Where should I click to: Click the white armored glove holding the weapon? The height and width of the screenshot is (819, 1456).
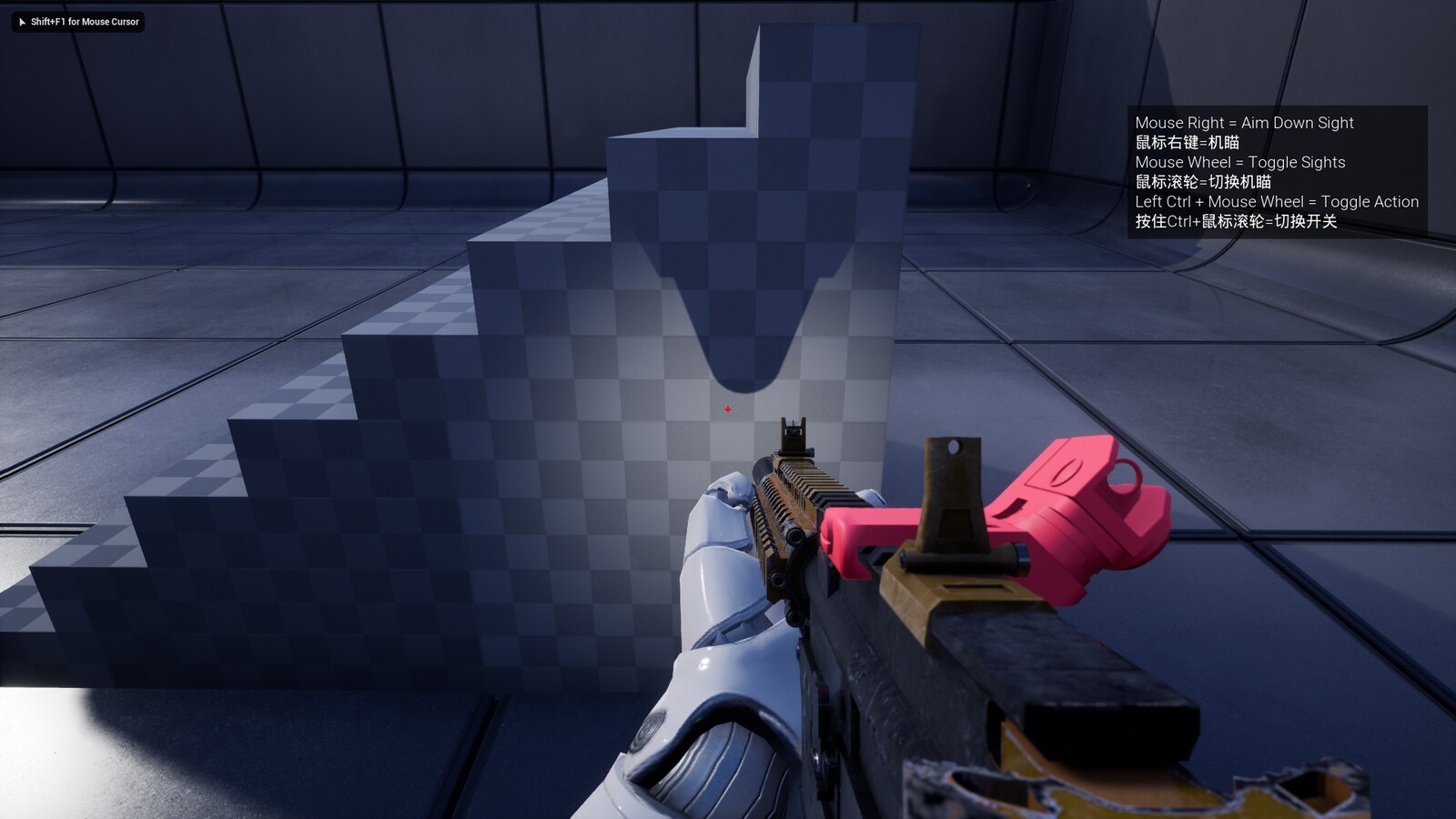click(719, 619)
